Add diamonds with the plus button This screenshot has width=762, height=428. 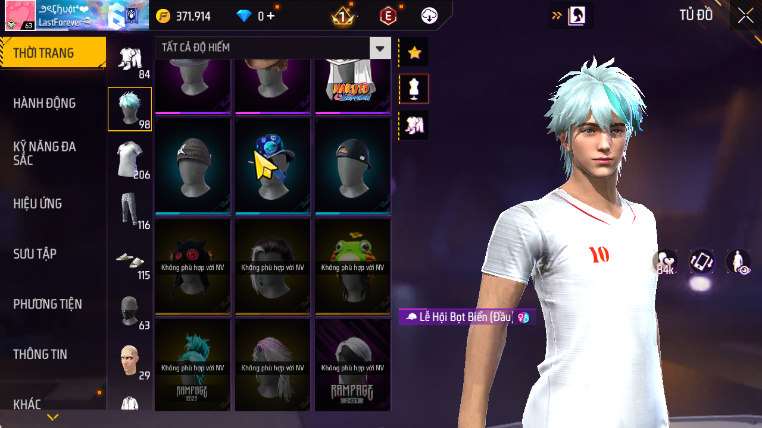(x=270, y=16)
